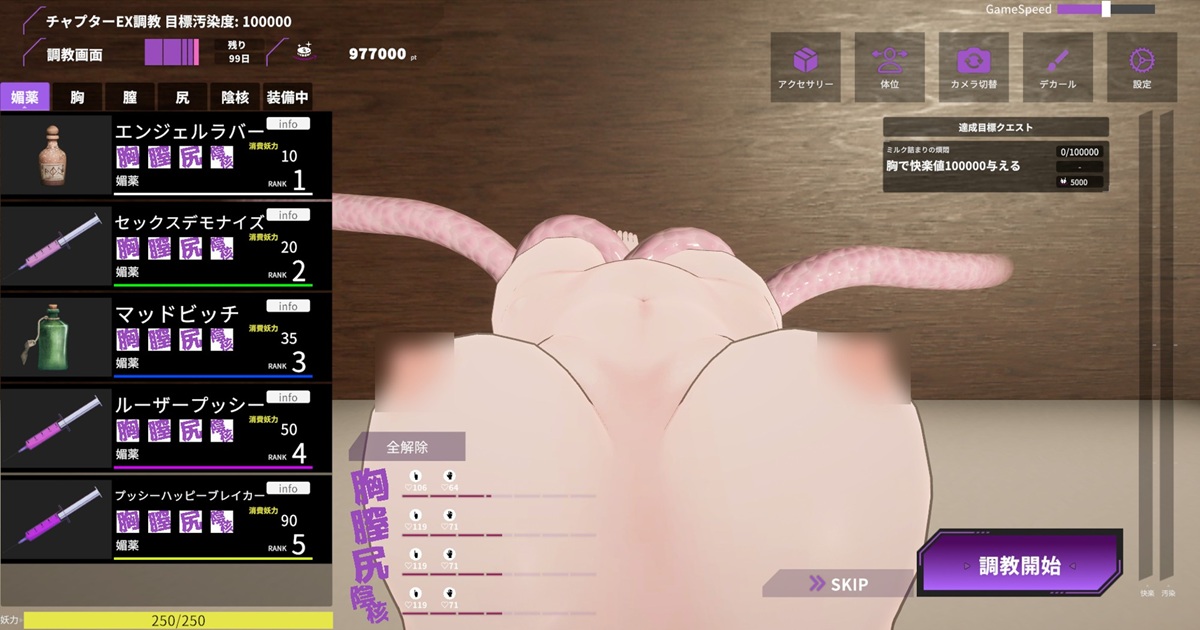The image size is (1200, 630).
Task: Click the 全解除 button
Action: pyautogui.click(x=407, y=447)
